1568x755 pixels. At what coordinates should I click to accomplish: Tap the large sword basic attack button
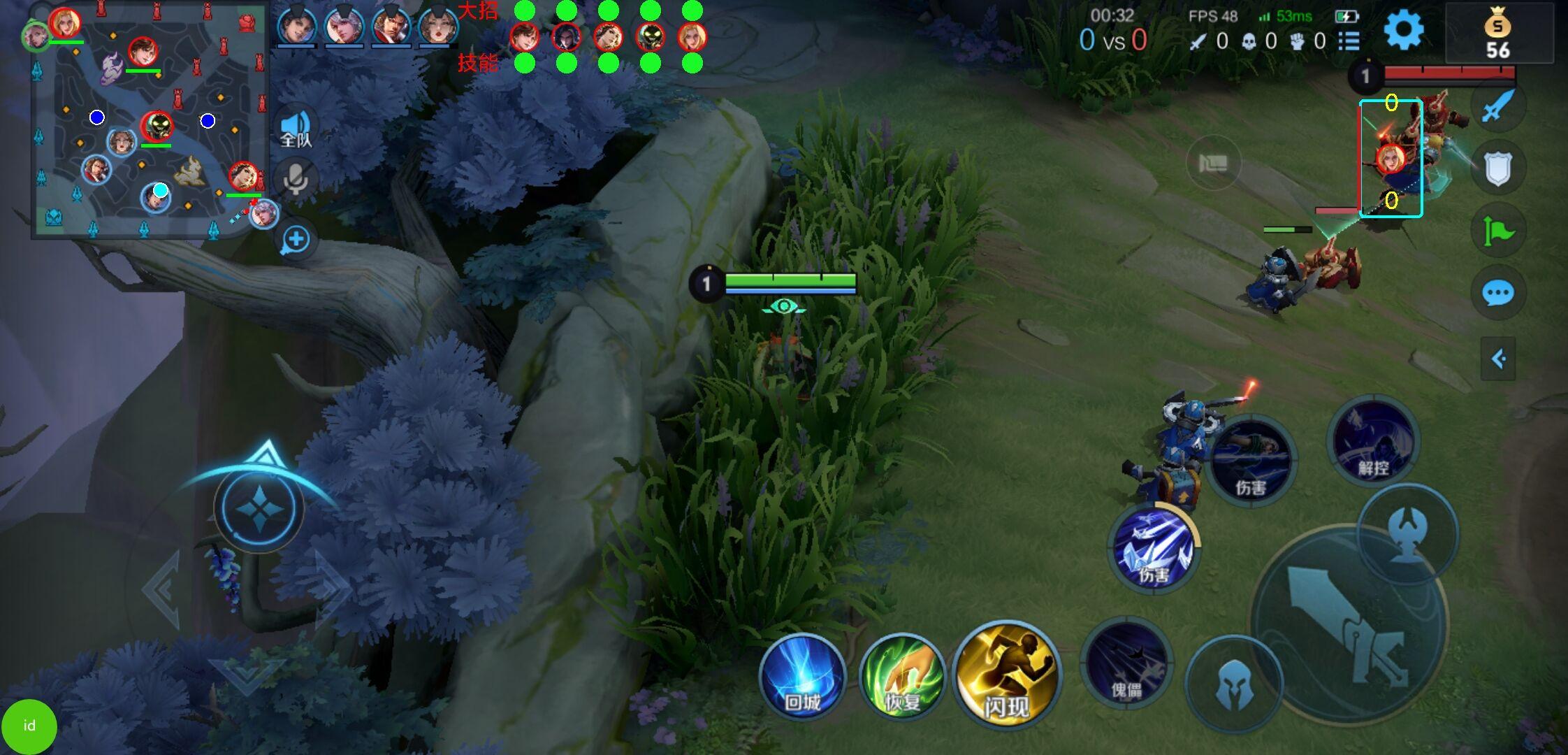click(1349, 624)
